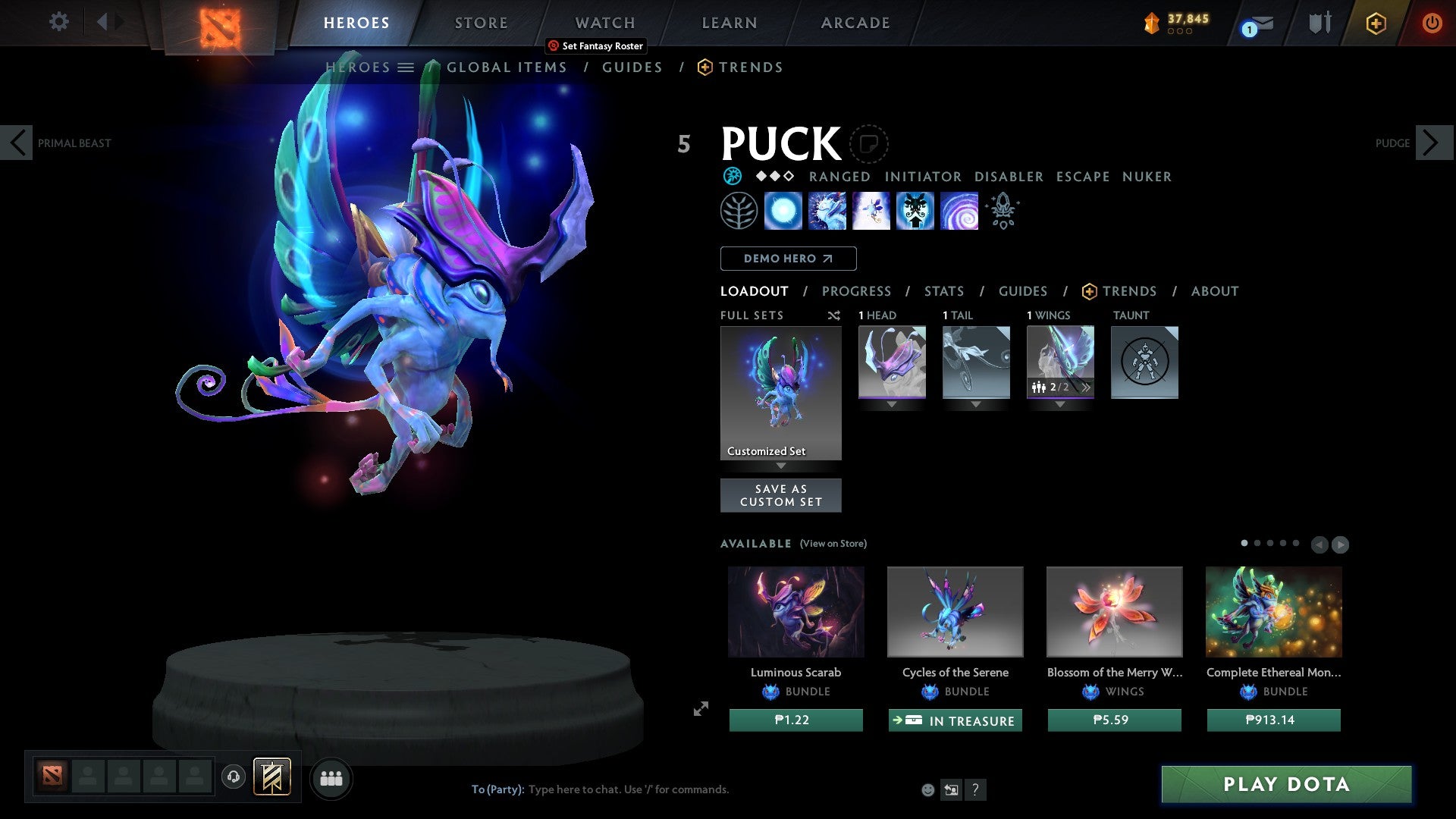Open the Dream Coil ultimate ability icon
1456x819 pixels.
959,211
